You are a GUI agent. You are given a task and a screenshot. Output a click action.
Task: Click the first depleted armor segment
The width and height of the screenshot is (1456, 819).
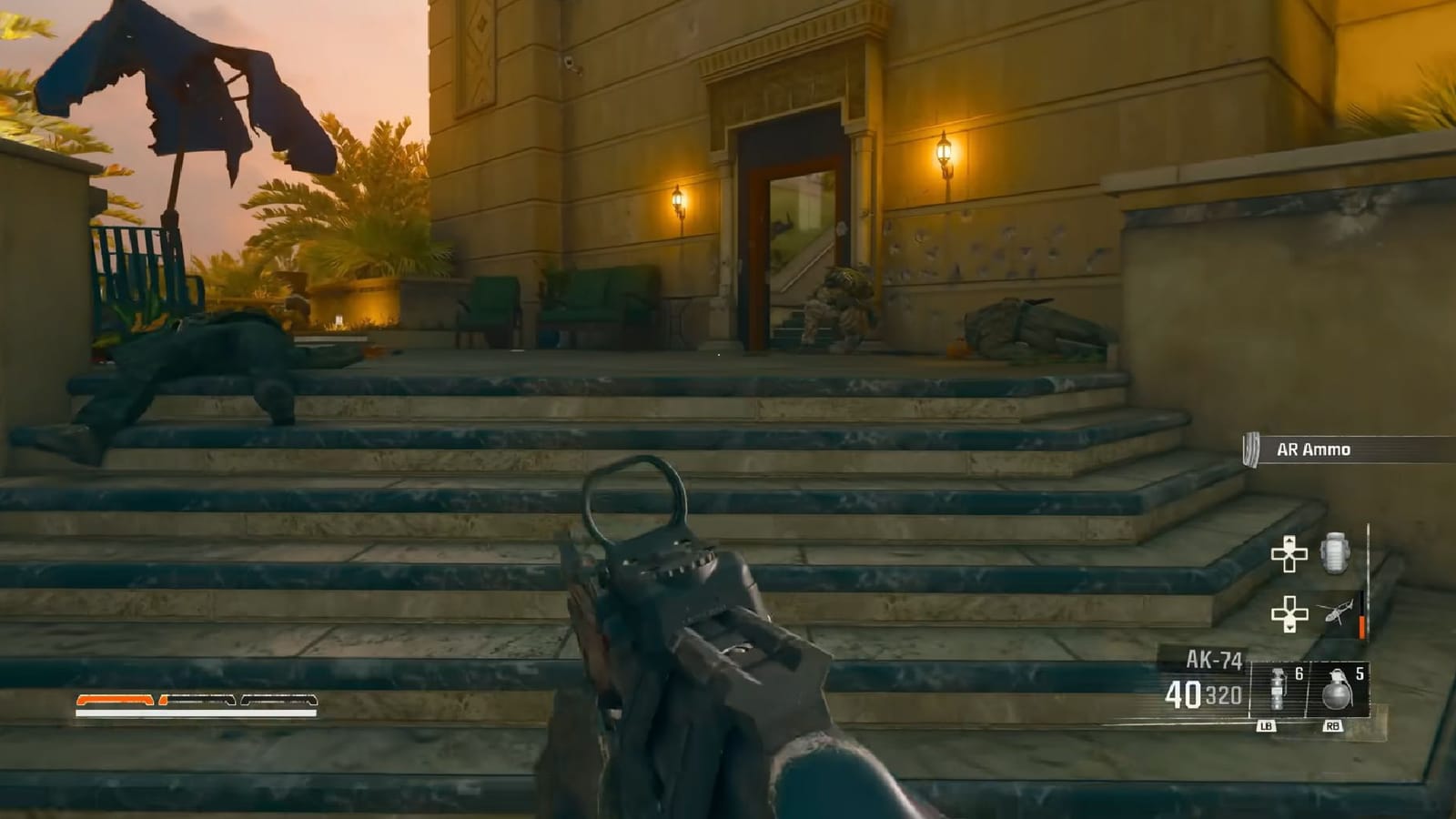coord(198,699)
